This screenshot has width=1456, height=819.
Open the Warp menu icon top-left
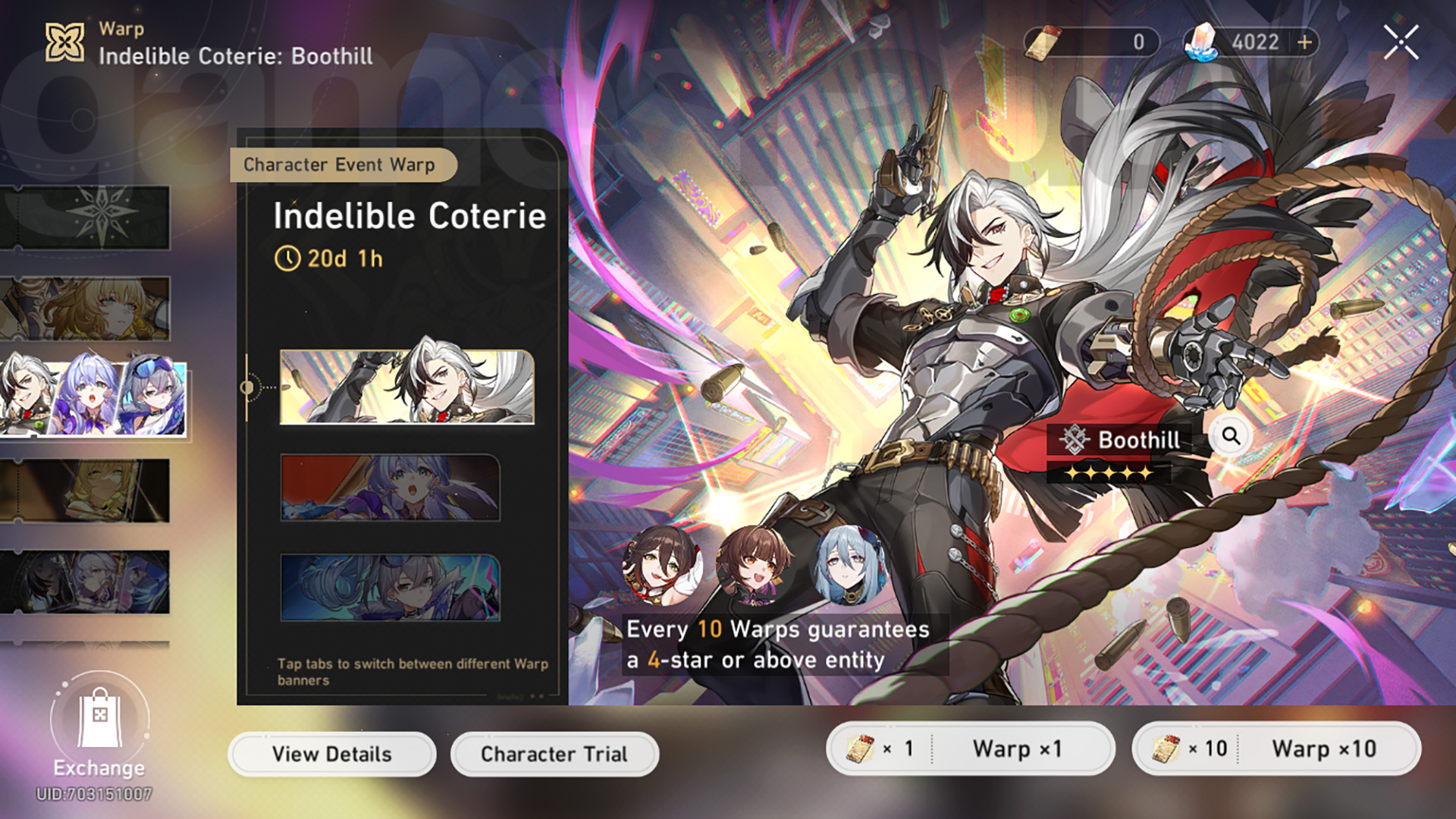(x=64, y=42)
